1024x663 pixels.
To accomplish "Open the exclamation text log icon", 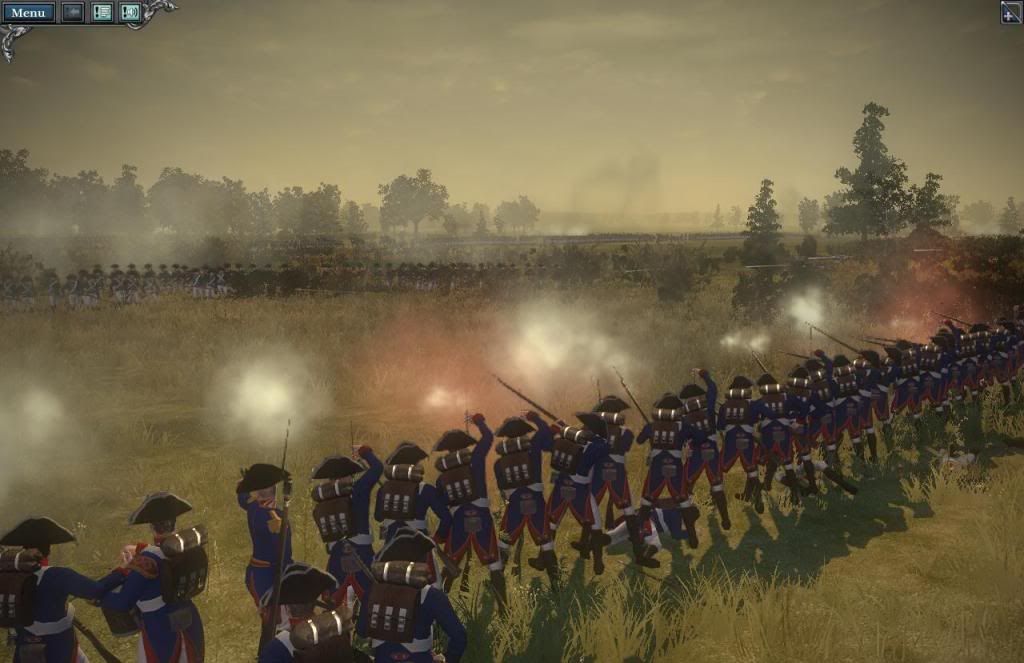I will [102, 12].
